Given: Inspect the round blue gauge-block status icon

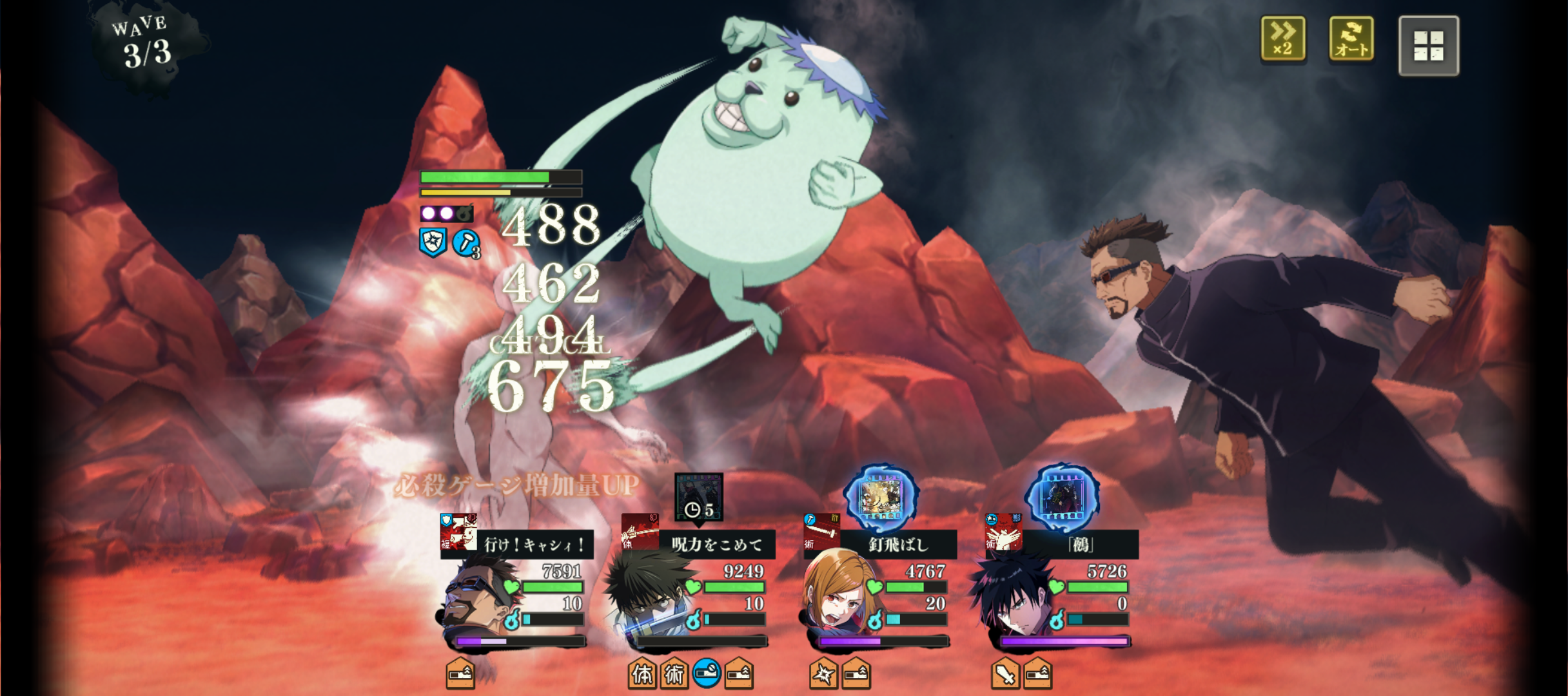Looking at the screenshot, I should [x=707, y=673].
